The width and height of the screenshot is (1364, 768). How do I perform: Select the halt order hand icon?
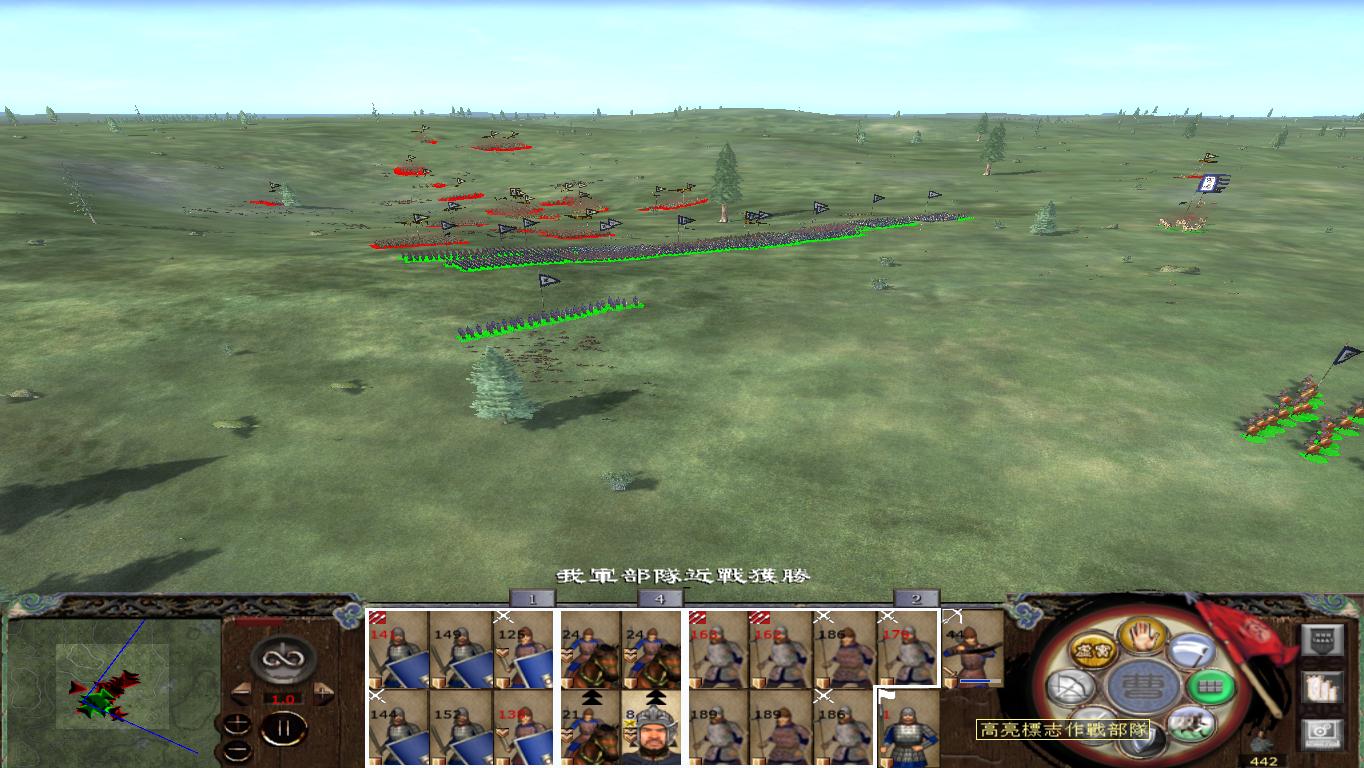pyautogui.click(x=1140, y=638)
